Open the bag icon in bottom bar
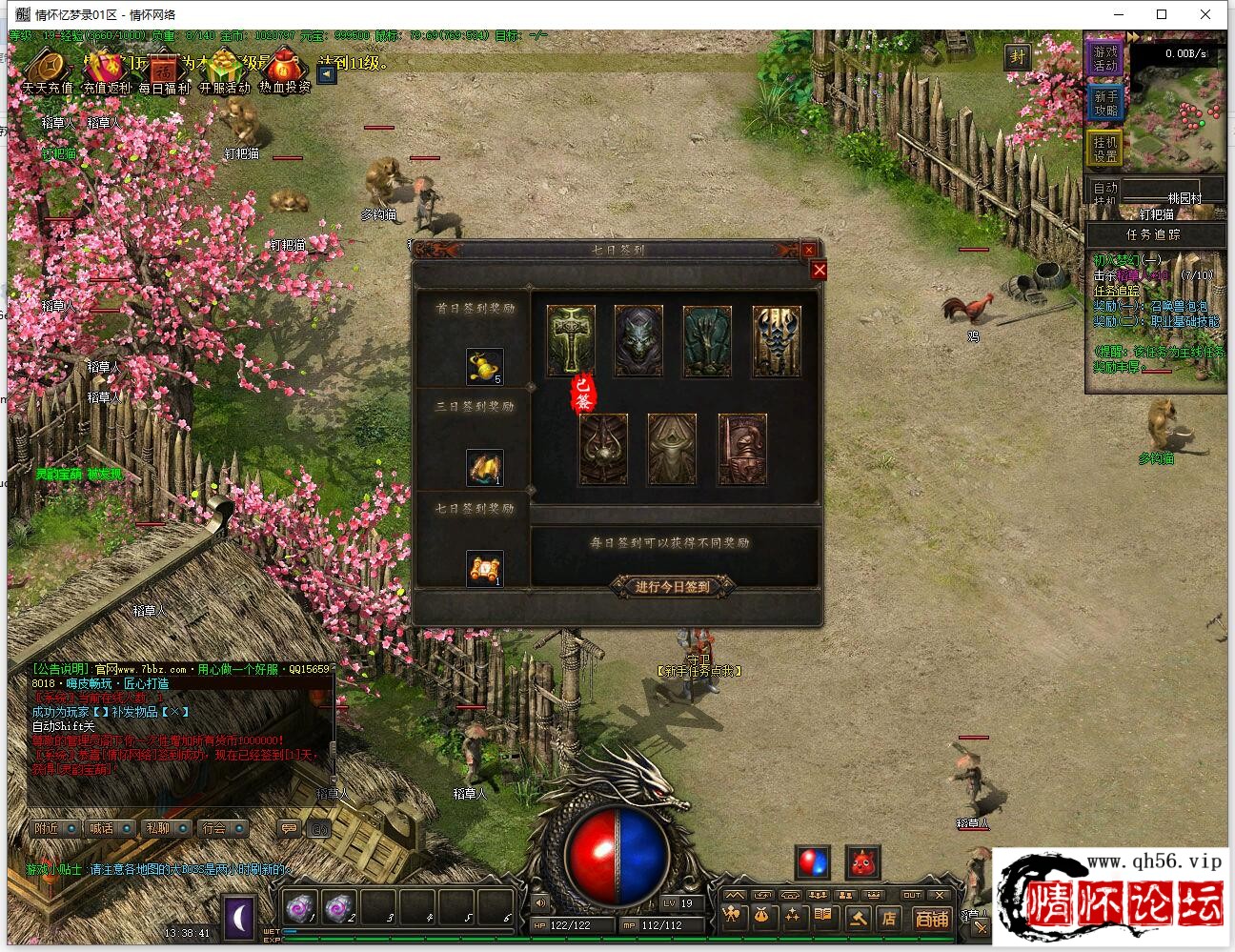 (761, 918)
